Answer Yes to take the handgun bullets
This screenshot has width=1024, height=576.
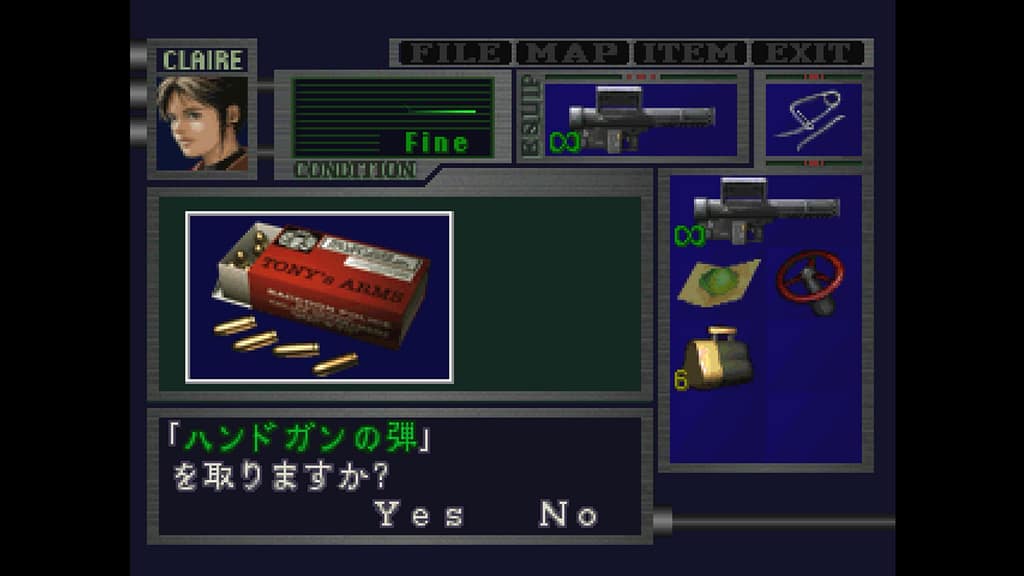tap(419, 515)
